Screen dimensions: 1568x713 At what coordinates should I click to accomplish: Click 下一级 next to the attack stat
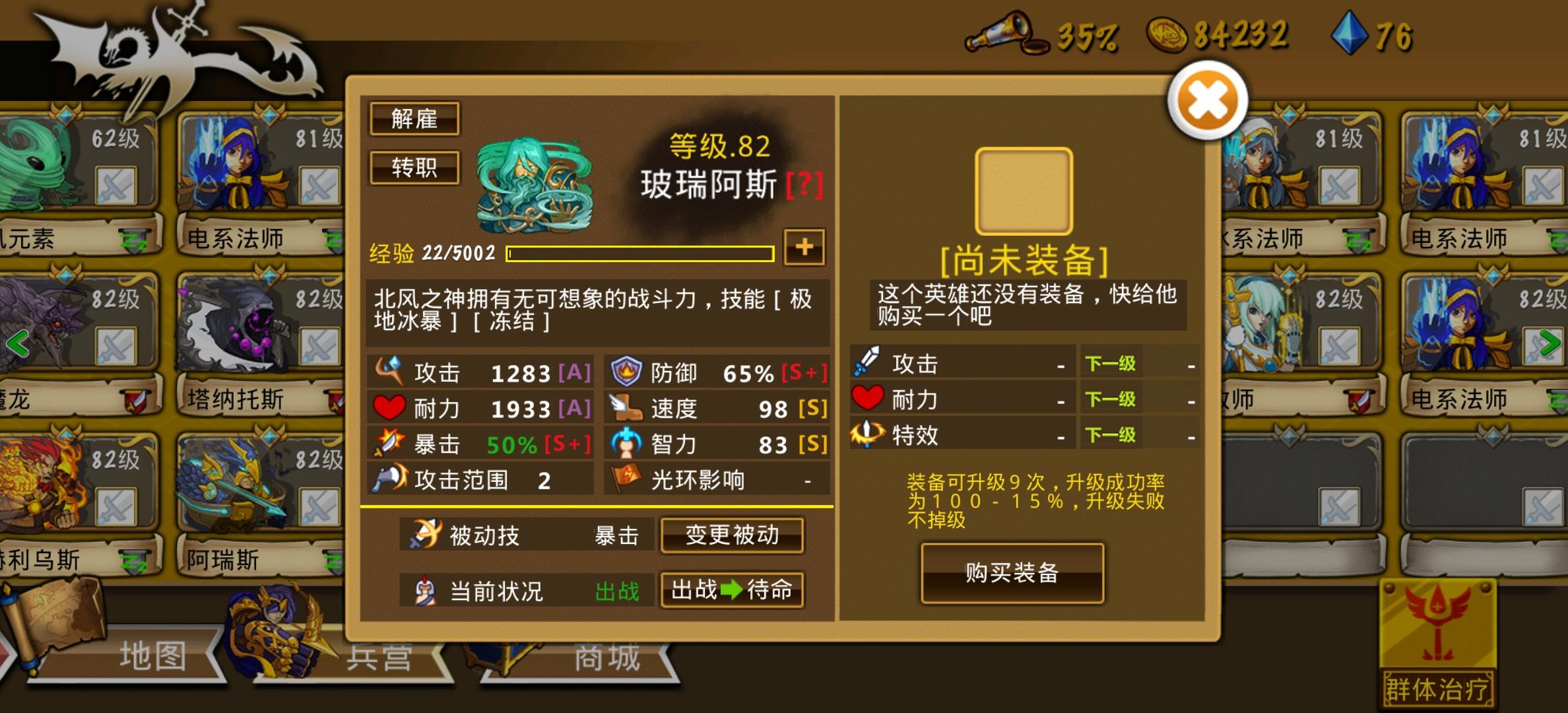coord(1111,362)
